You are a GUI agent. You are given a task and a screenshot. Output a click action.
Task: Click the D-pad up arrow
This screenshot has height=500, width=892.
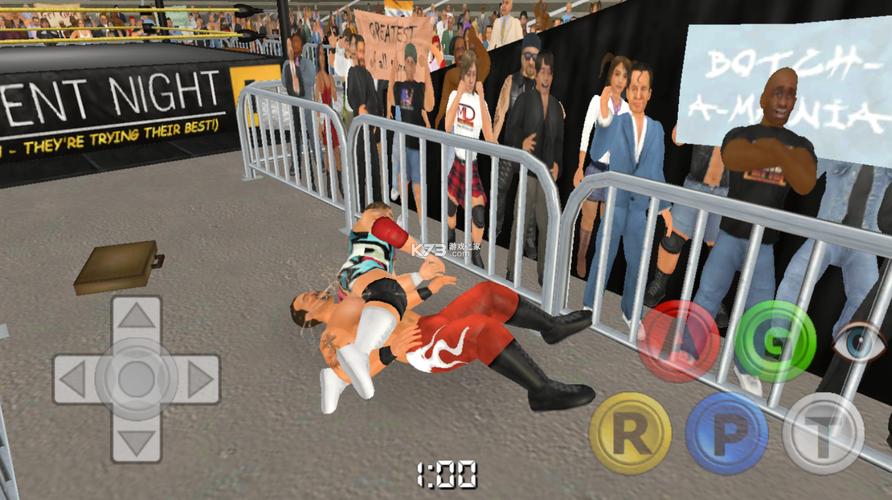(137, 318)
